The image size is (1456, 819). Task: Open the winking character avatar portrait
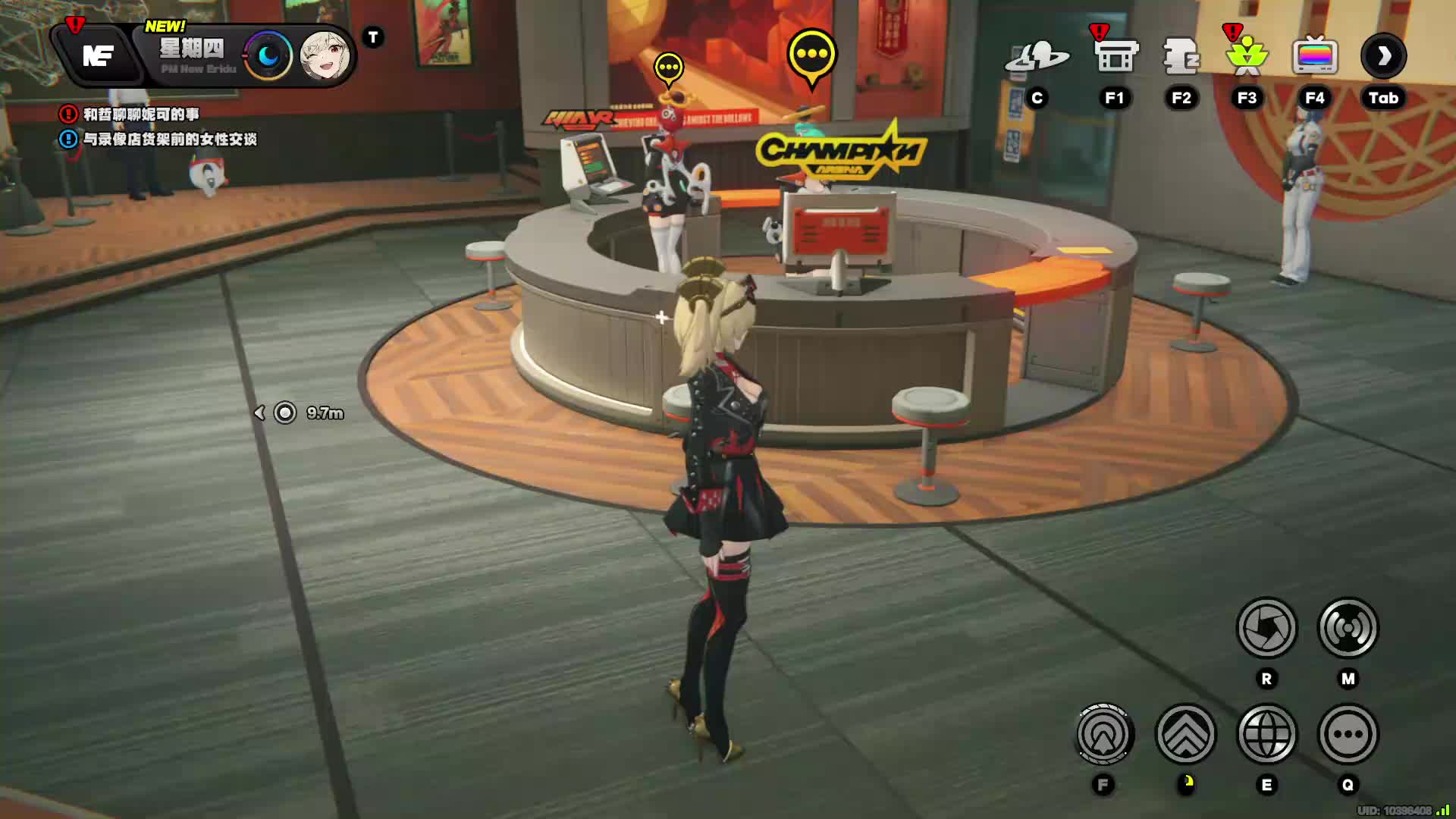tap(325, 56)
